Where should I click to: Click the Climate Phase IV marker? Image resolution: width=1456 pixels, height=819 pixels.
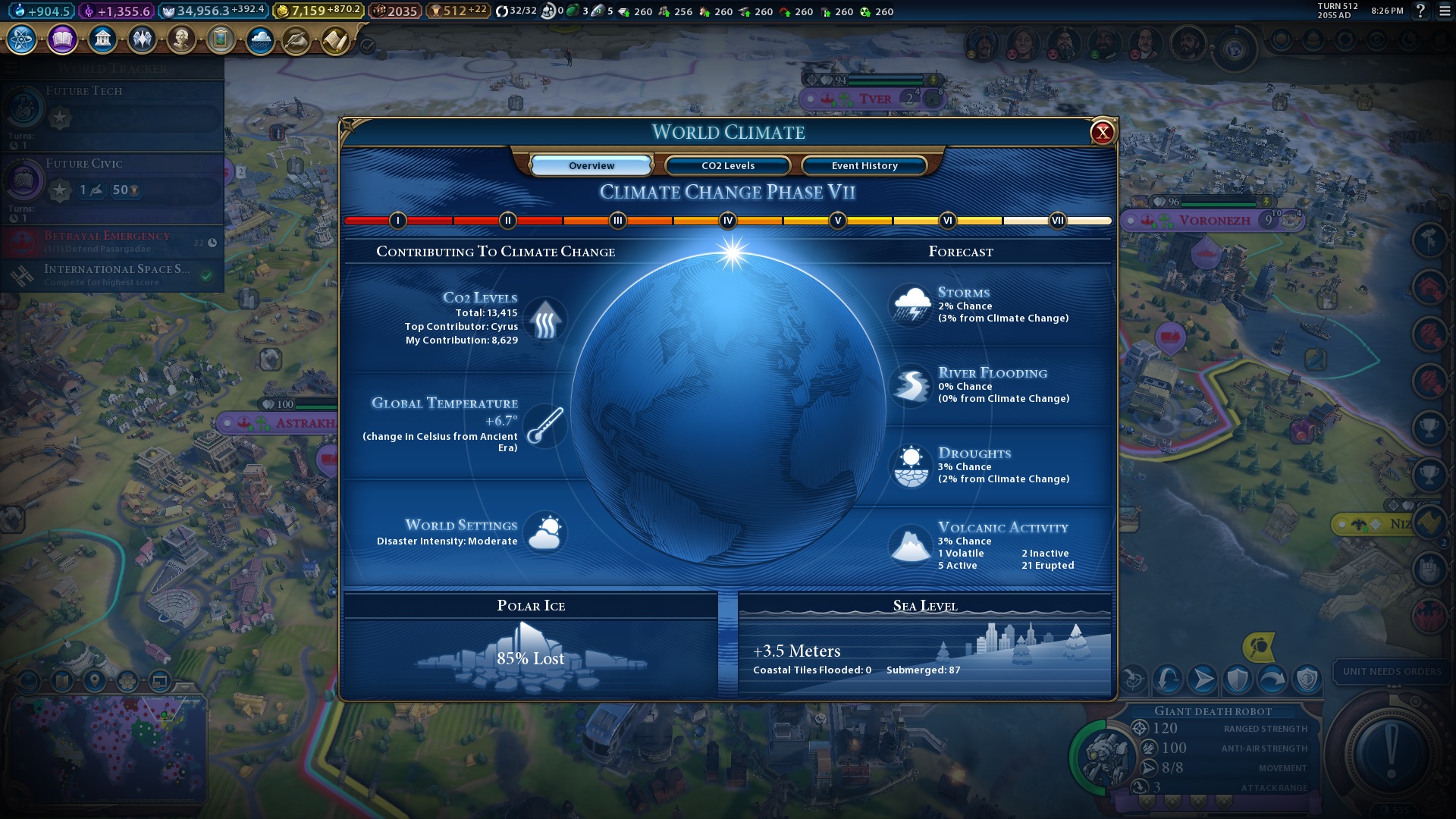coord(727,221)
